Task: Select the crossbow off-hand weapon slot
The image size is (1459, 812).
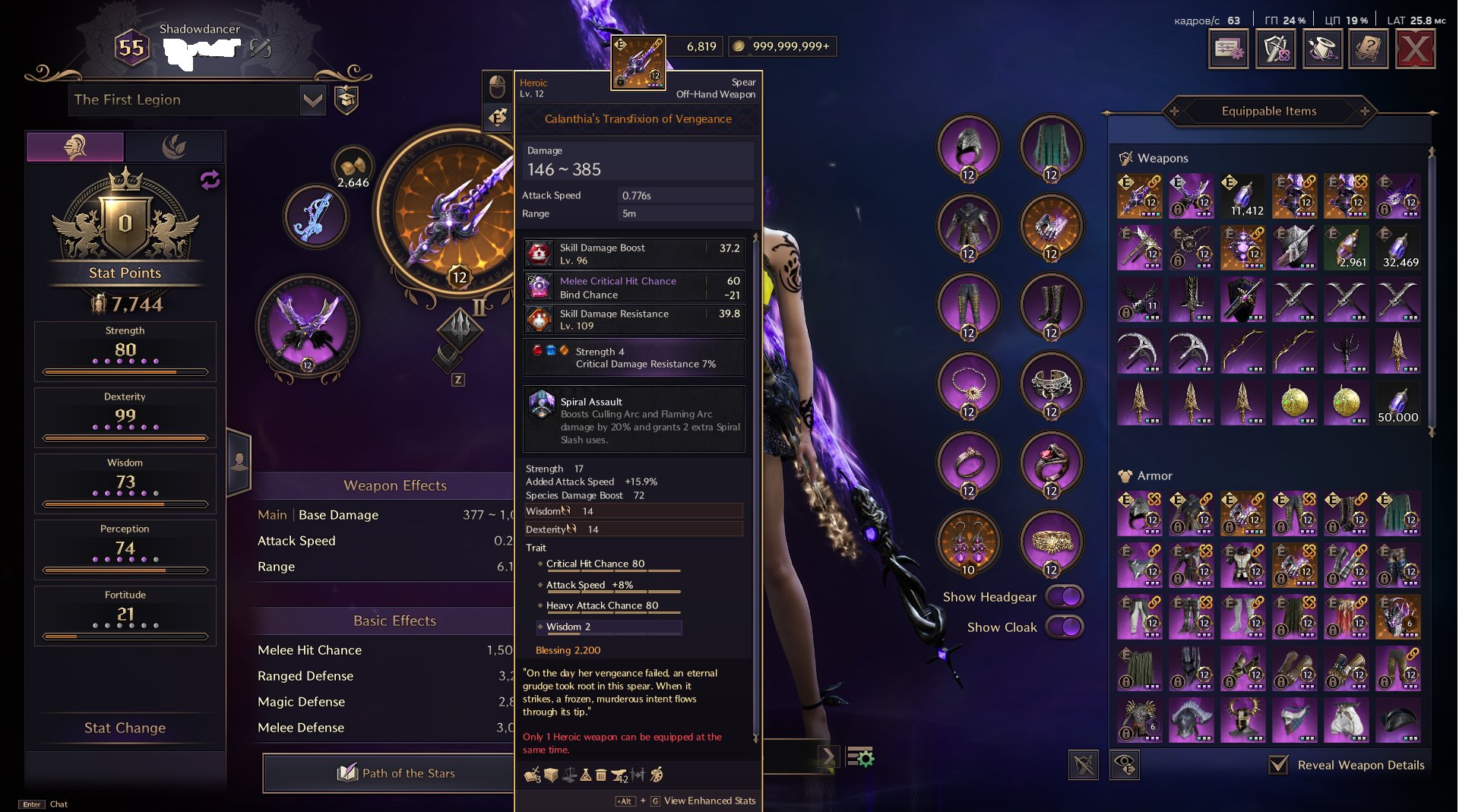Action: coord(308,328)
